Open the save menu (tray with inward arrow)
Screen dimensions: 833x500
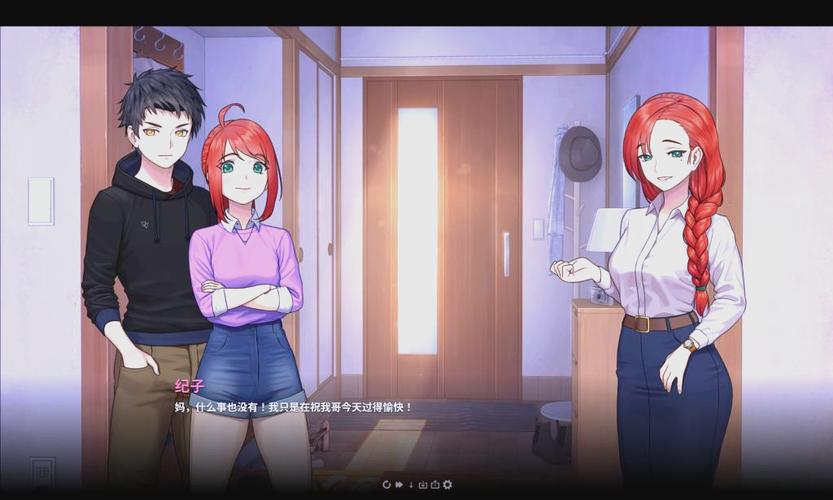422,484
